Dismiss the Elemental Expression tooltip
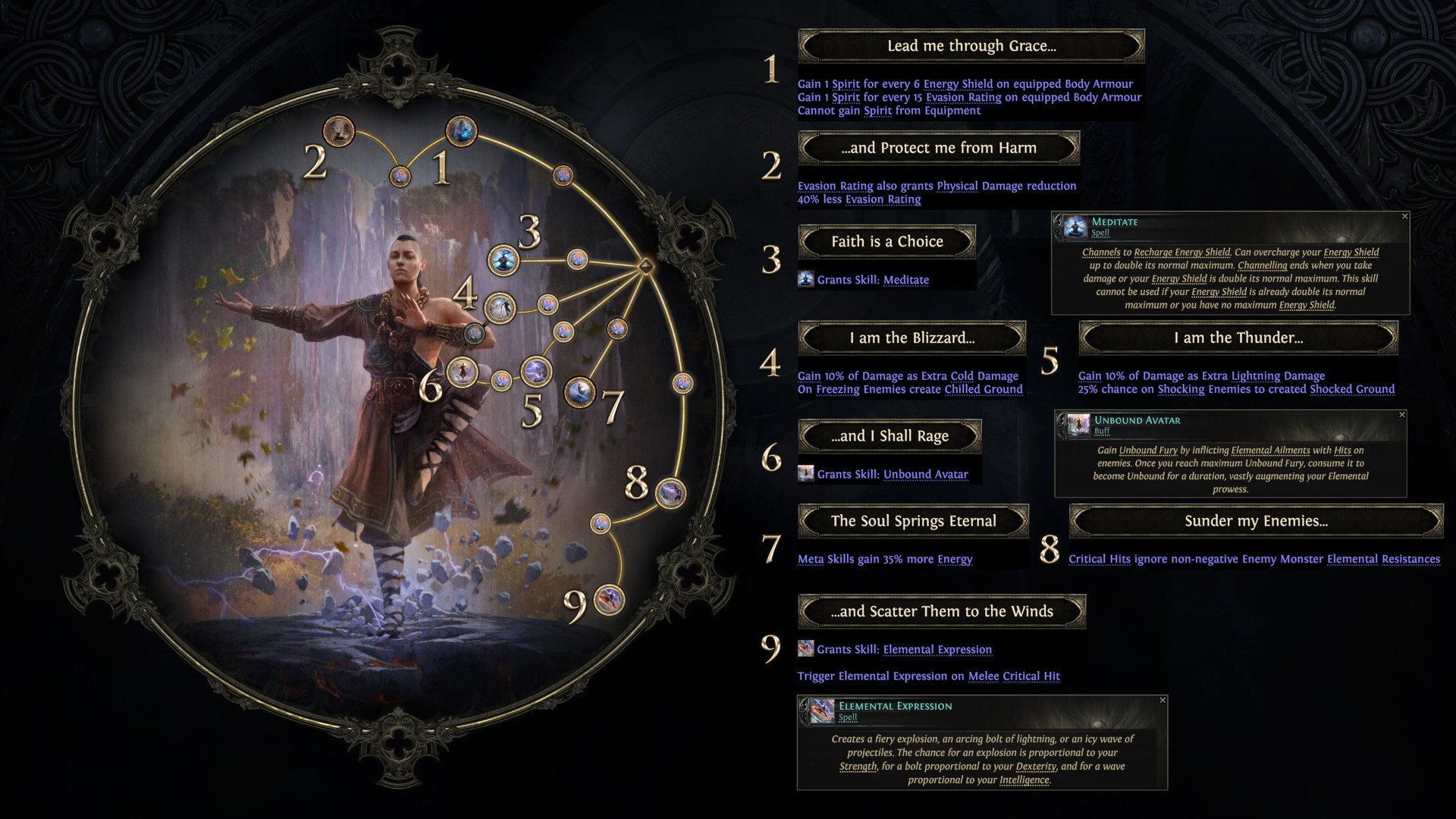The height and width of the screenshot is (819, 1456). (x=1163, y=700)
